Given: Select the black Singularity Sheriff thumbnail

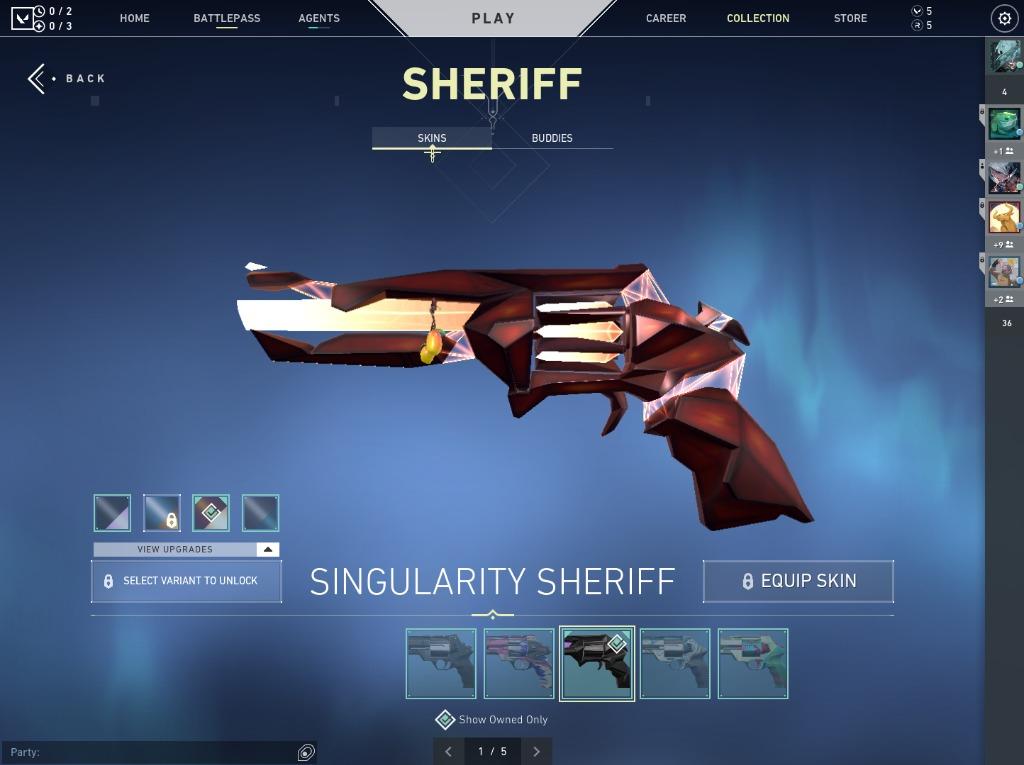Looking at the screenshot, I should [597, 664].
